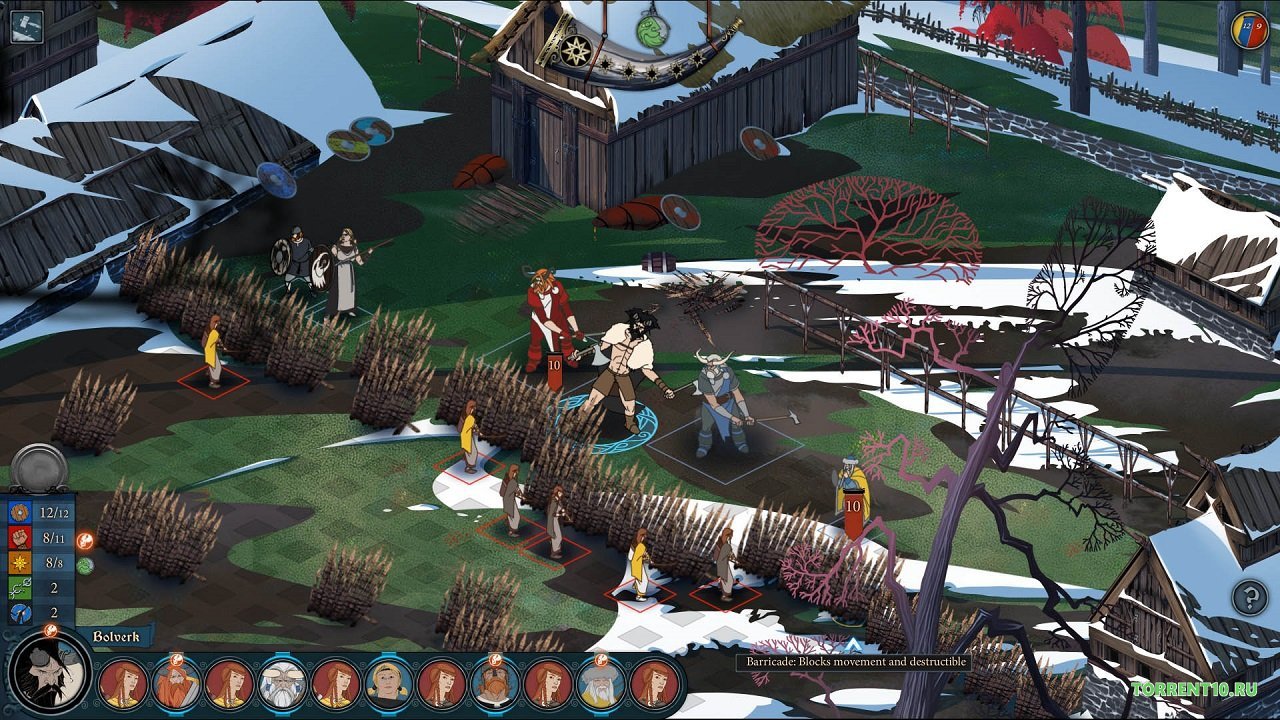Click the Barricade tooltip banner at the bottom
Image resolution: width=1280 pixels, height=720 pixels.
click(855, 663)
